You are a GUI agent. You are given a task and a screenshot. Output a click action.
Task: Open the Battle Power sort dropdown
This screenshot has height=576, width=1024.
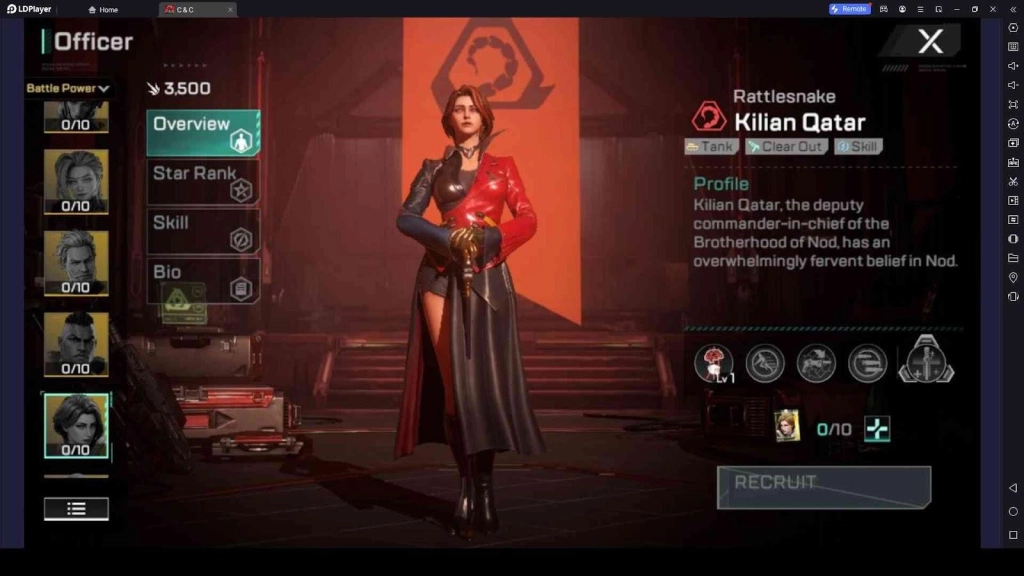[x=68, y=88]
